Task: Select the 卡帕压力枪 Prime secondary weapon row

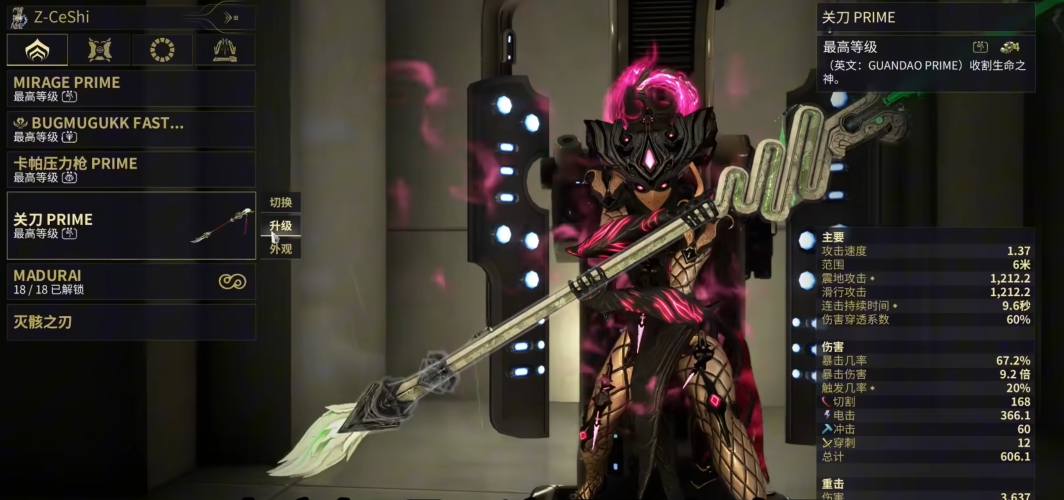Action: 130,169
